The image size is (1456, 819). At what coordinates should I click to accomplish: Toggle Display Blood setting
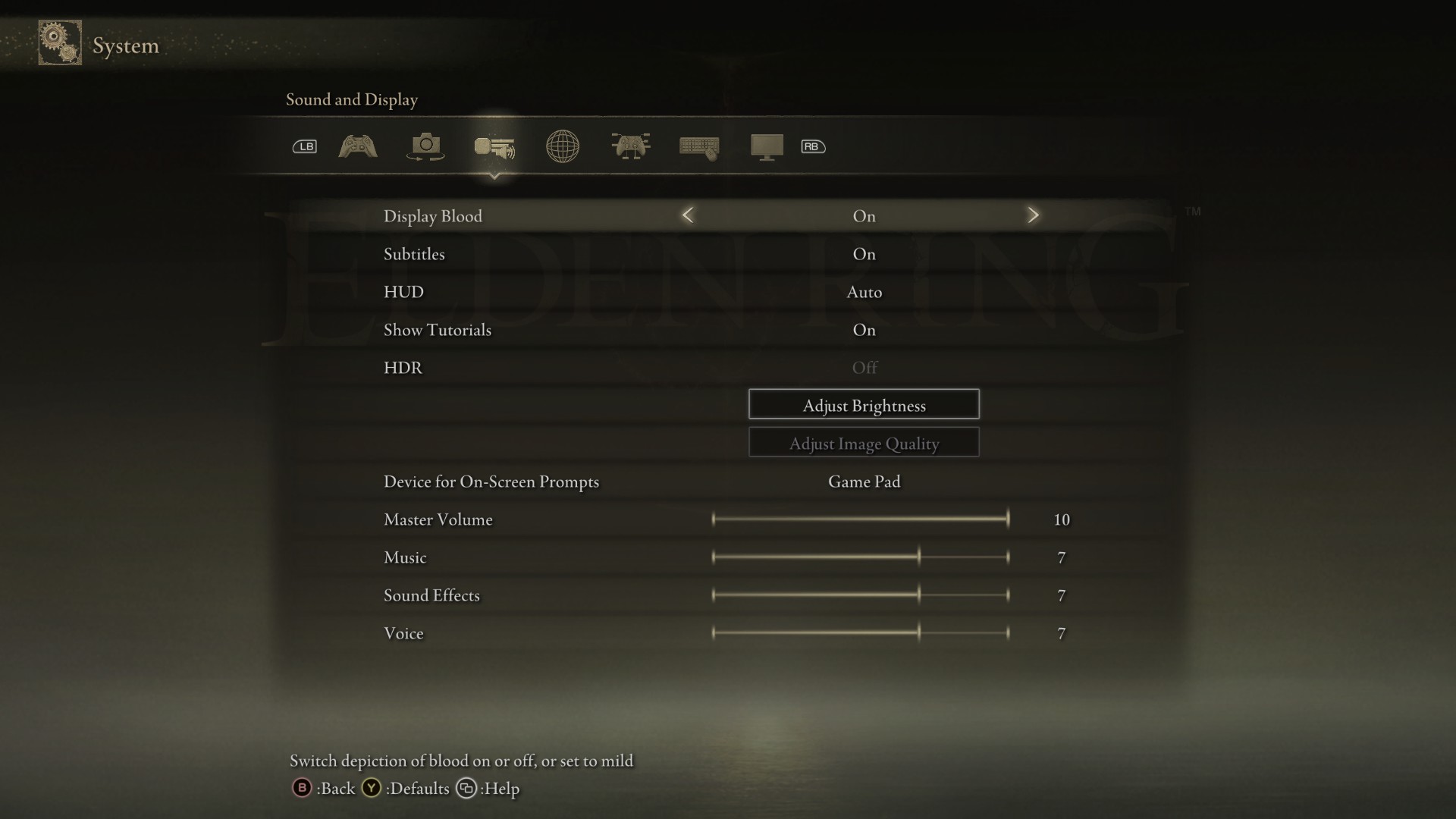(864, 215)
